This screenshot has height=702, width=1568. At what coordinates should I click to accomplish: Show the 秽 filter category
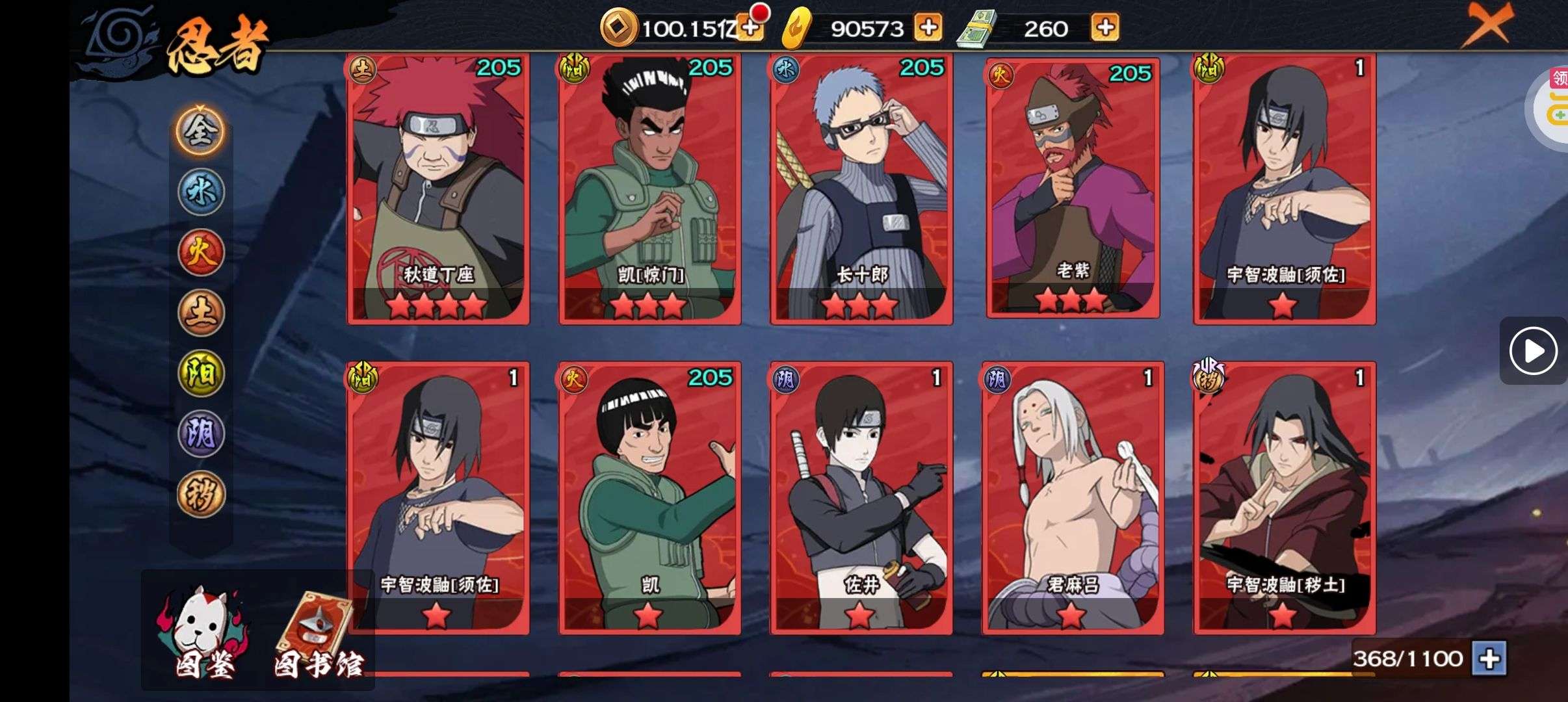201,494
